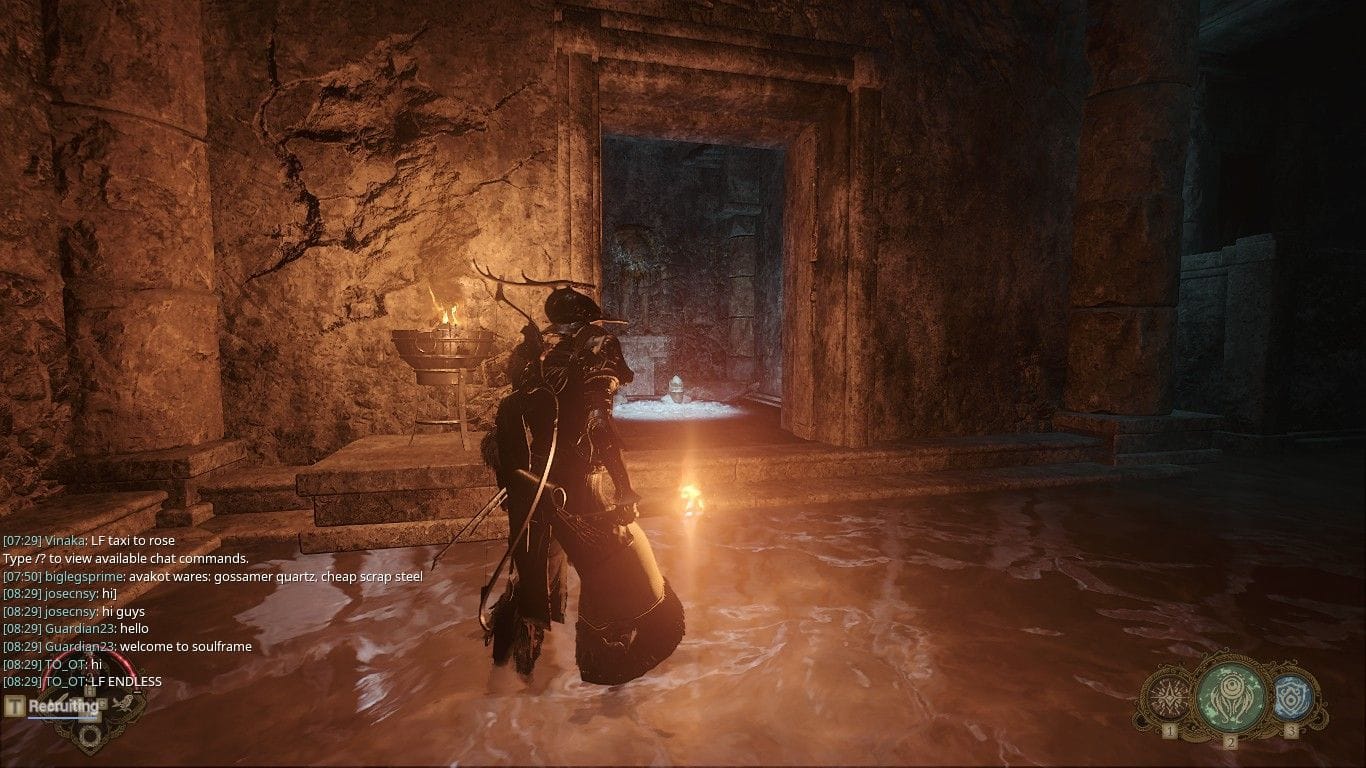1366x768 pixels.
Task: Click the keybind label 2 under the green ability
Action: pyautogui.click(x=1231, y=742)
